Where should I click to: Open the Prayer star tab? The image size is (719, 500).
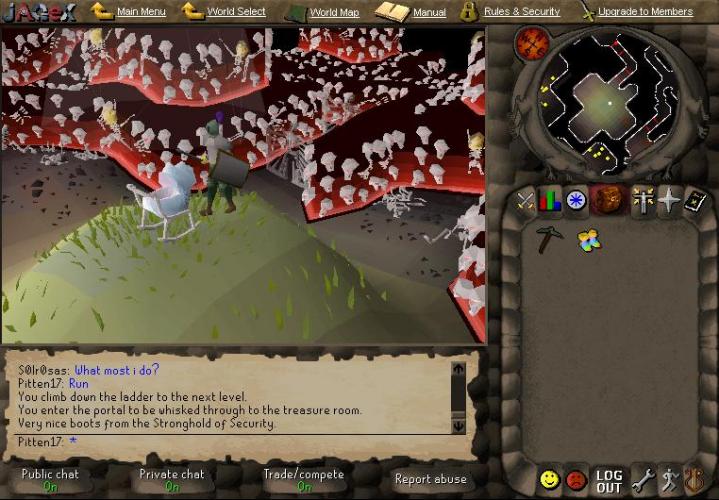pos(668,201)
